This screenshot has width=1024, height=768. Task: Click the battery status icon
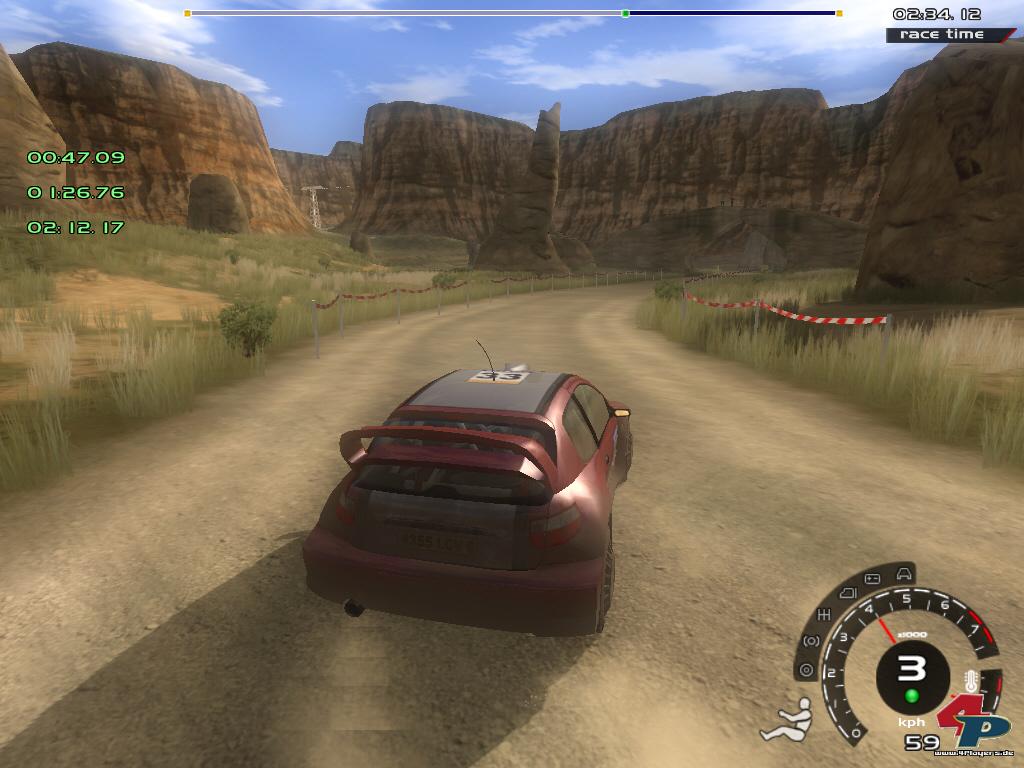tap(872, 579)
